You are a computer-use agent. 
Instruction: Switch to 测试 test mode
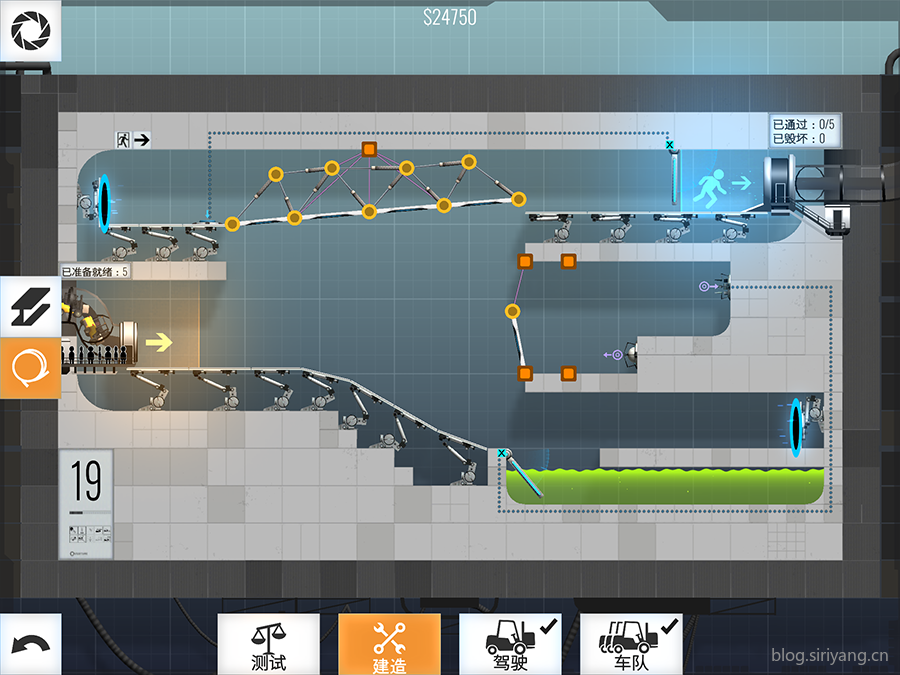tap(269, 645)
